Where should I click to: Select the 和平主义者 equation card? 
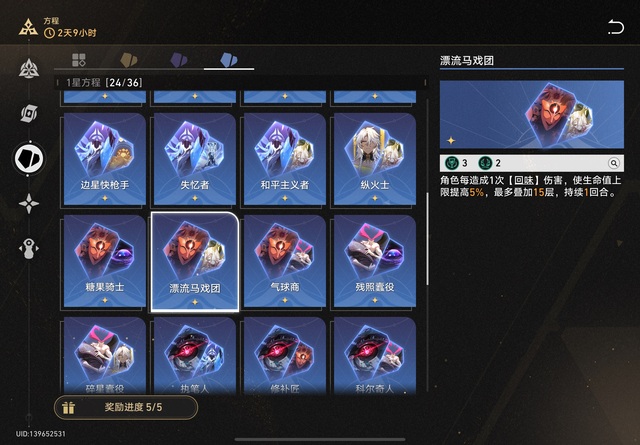click(x=283, y=158)
